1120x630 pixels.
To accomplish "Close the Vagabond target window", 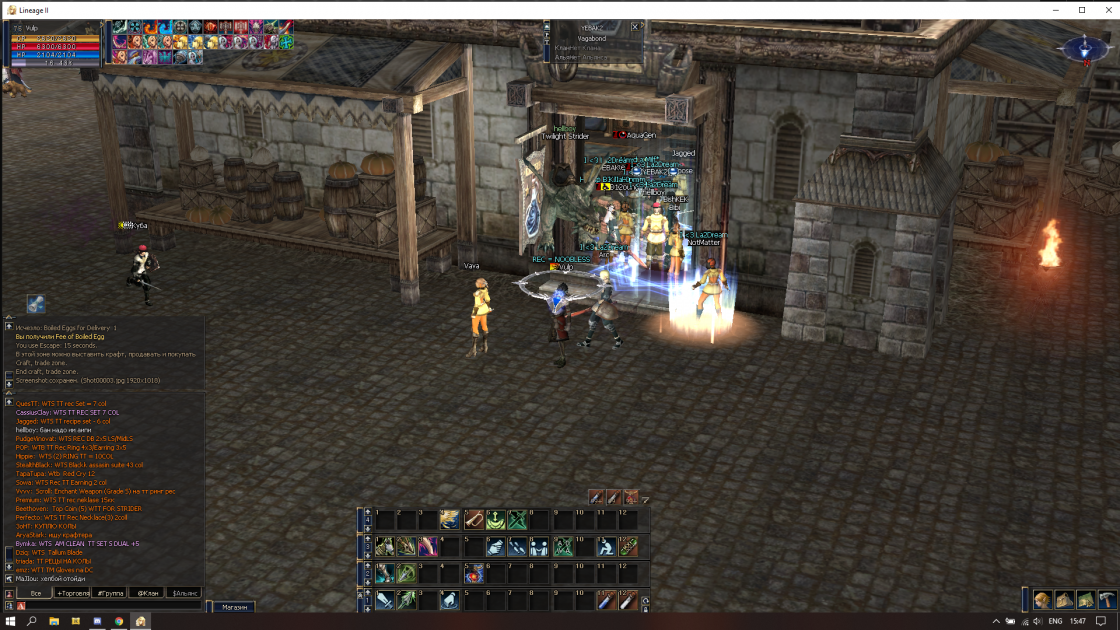I will point(635,27).
